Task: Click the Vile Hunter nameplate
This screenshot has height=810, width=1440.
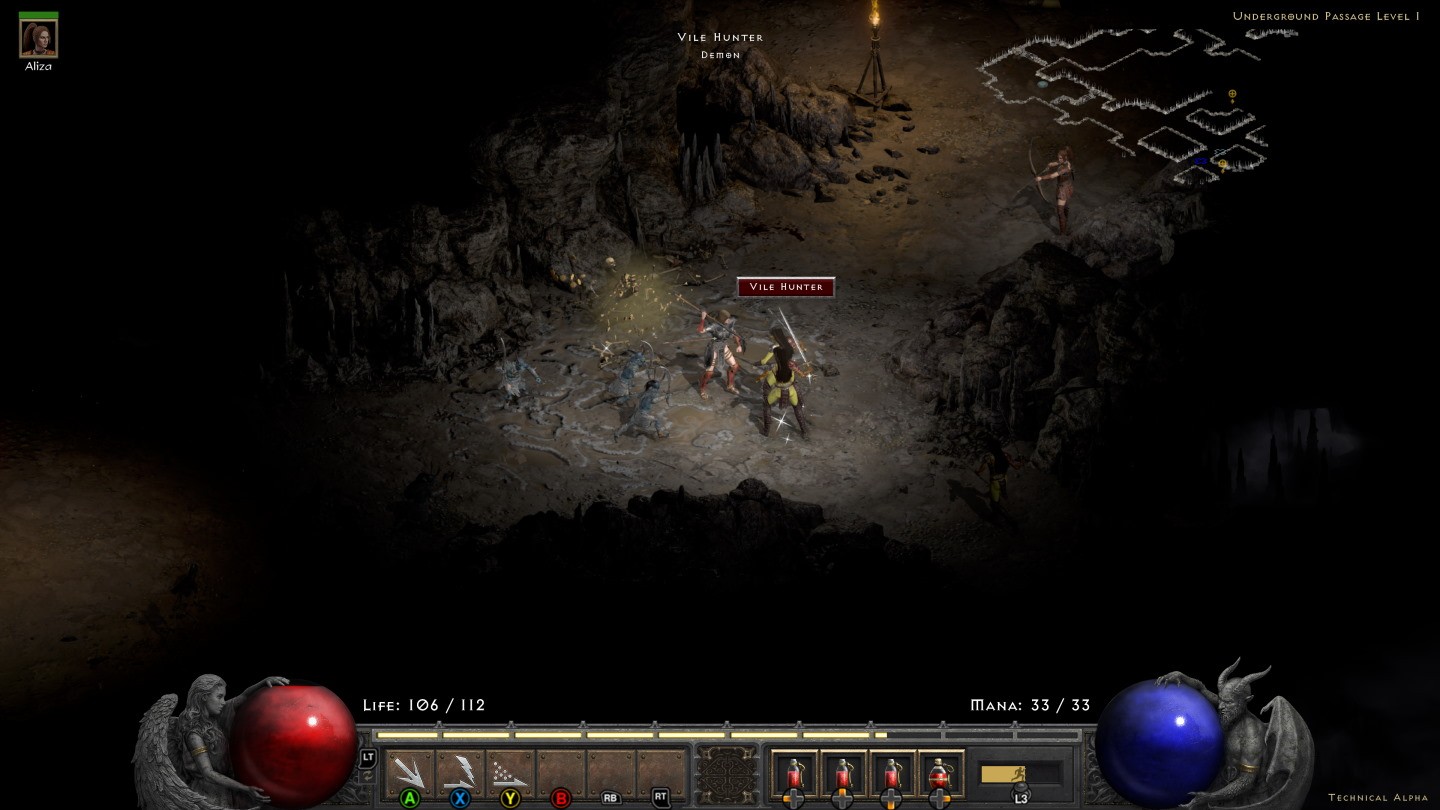Action: pyautogui.click(x=785, y=287)
